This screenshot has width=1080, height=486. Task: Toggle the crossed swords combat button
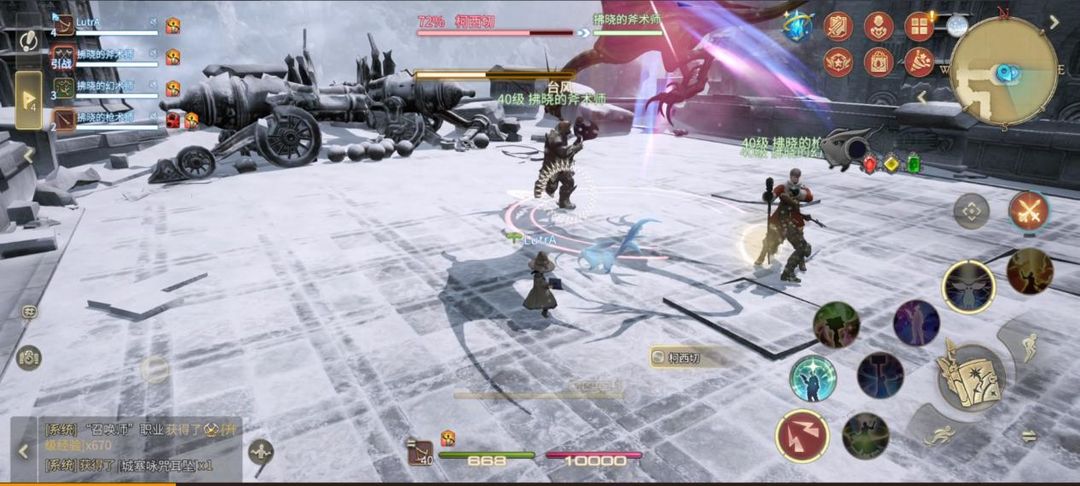[1027, 211]
